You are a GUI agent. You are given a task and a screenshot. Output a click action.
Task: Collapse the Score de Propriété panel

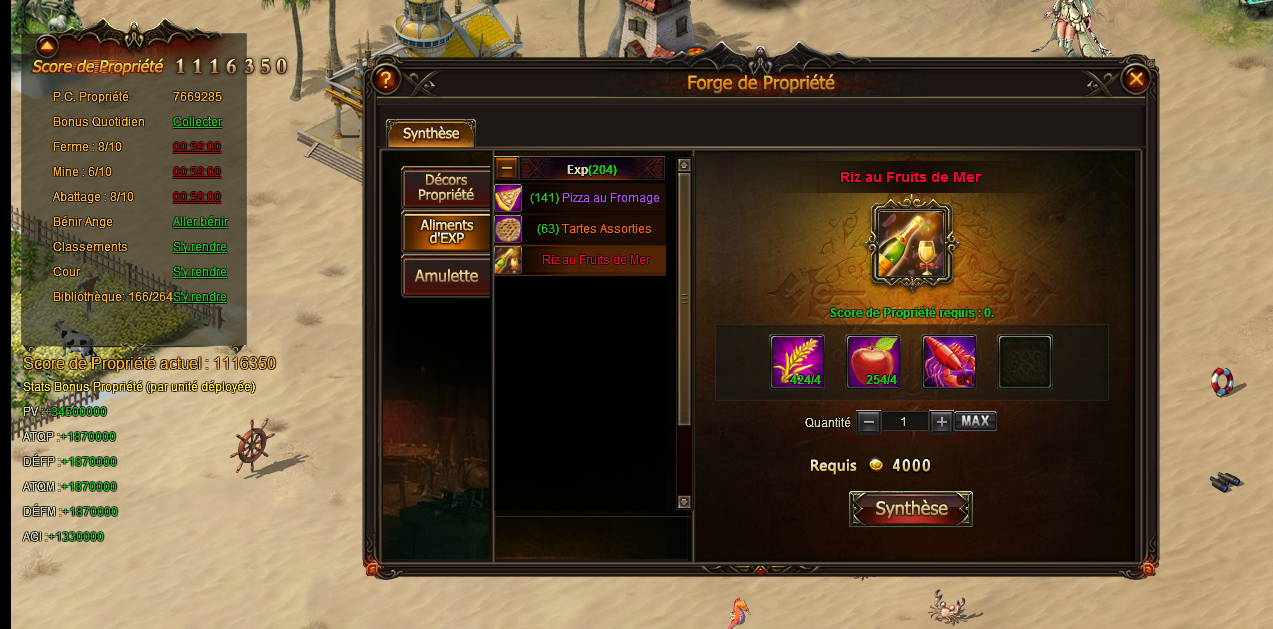(47, 45)
